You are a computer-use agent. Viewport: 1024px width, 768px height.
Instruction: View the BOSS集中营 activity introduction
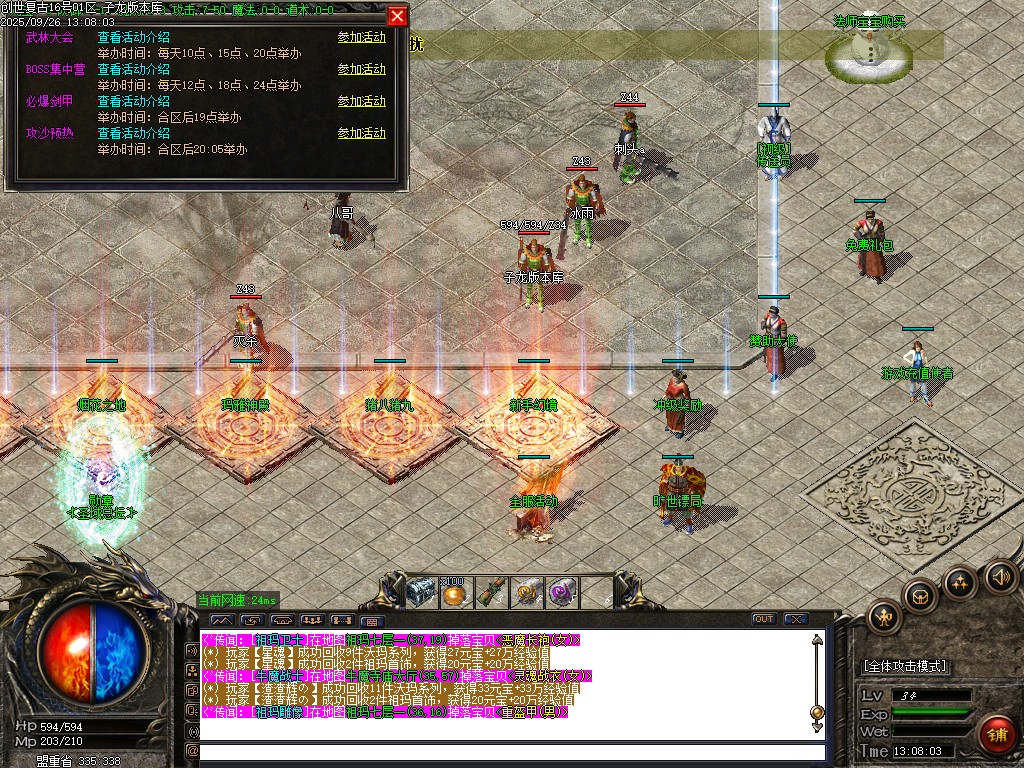tap(133, 70)
